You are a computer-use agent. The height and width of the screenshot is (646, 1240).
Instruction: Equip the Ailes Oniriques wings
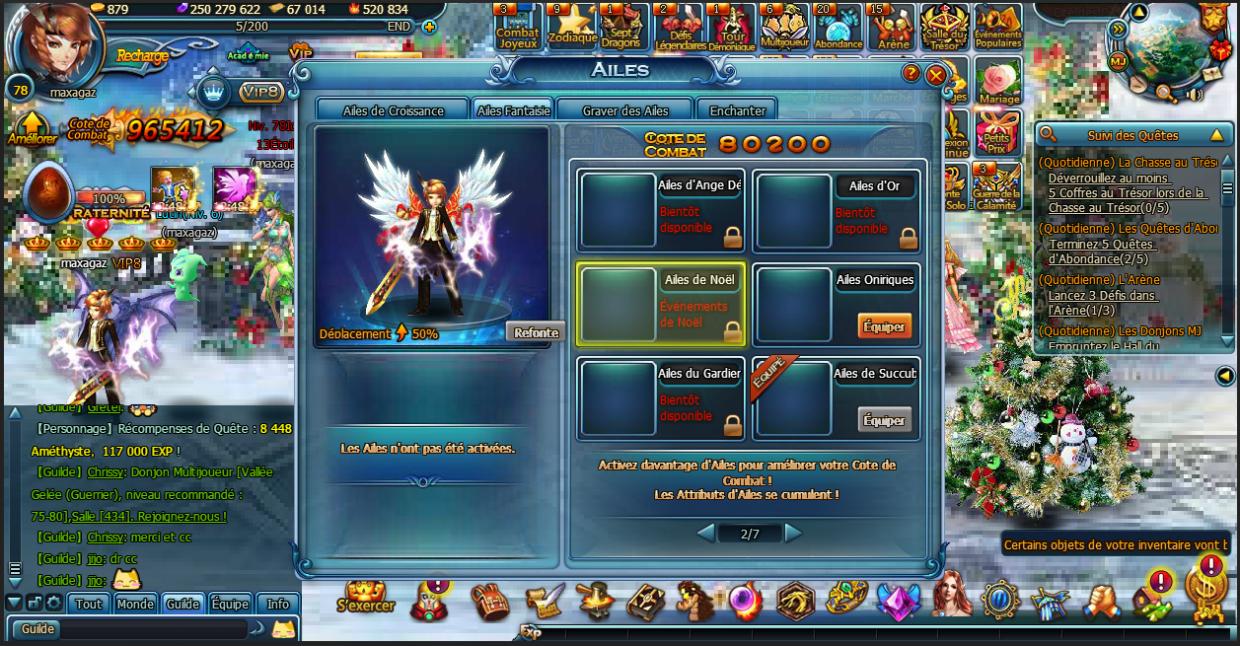tap(884, 327)
